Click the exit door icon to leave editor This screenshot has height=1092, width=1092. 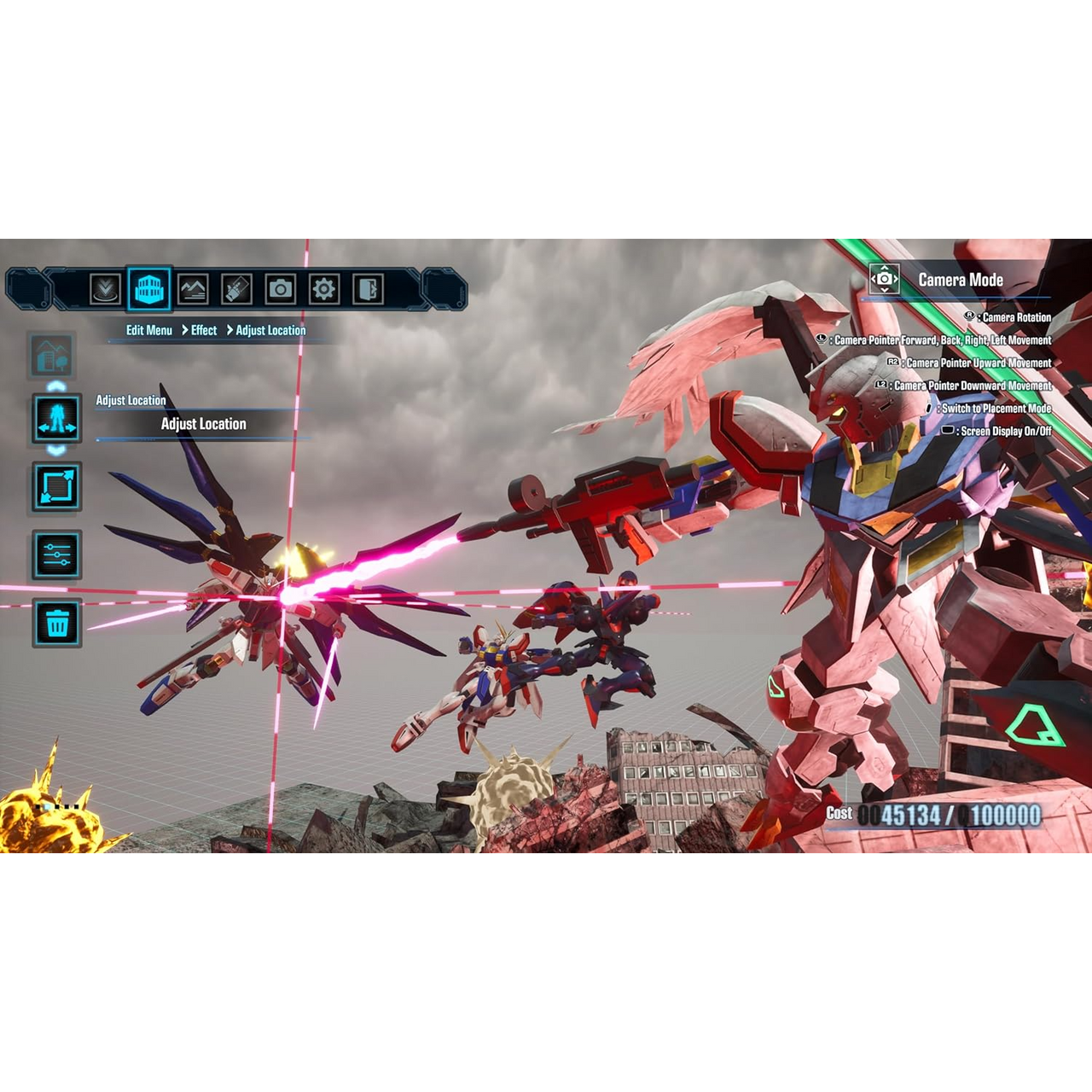[368, 290]
